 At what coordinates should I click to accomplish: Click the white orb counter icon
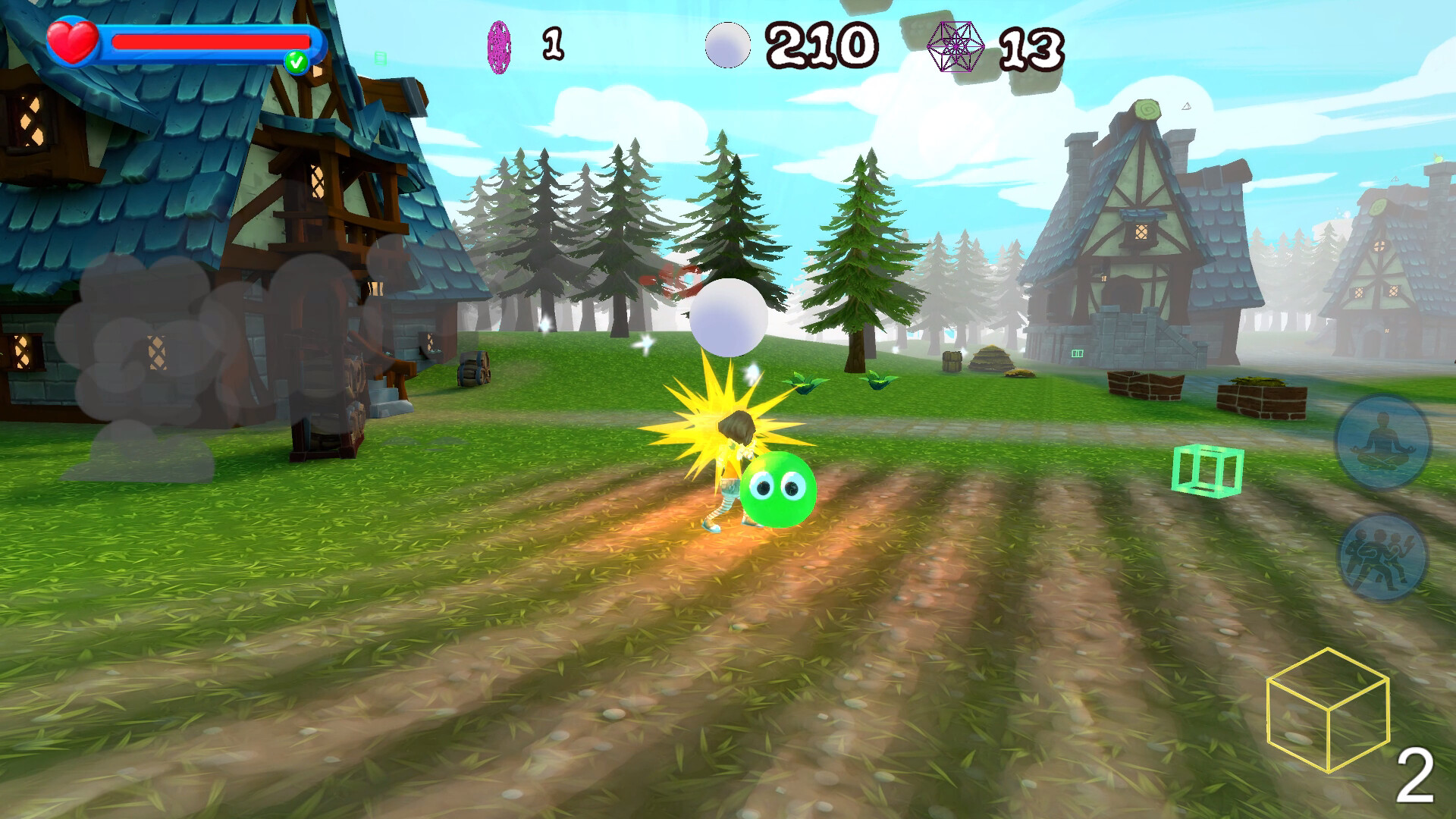726,45
